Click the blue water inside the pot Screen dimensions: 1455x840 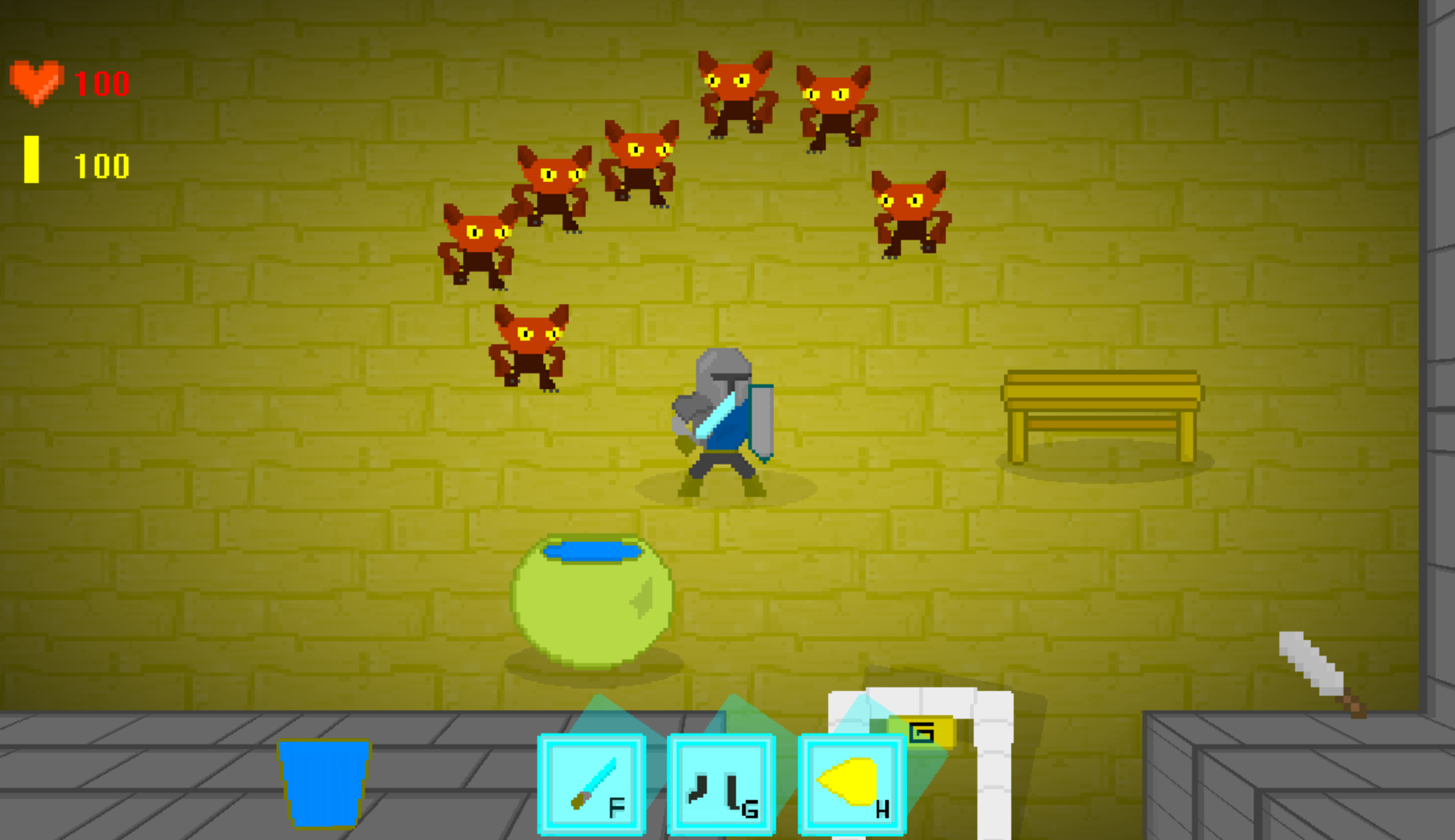pyautogui.click(x=591, y=552)
